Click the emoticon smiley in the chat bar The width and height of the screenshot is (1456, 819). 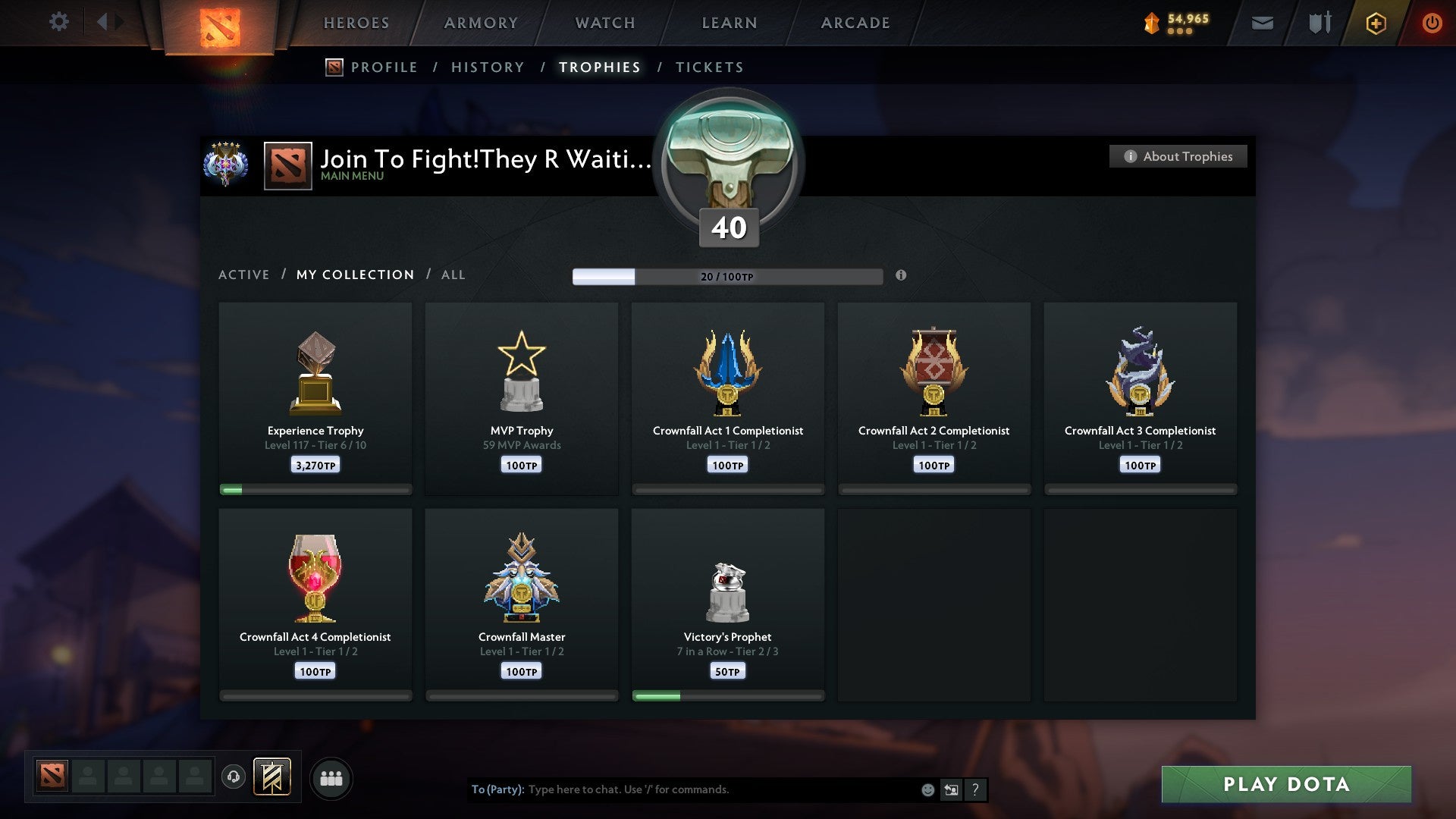click(927, 789)
